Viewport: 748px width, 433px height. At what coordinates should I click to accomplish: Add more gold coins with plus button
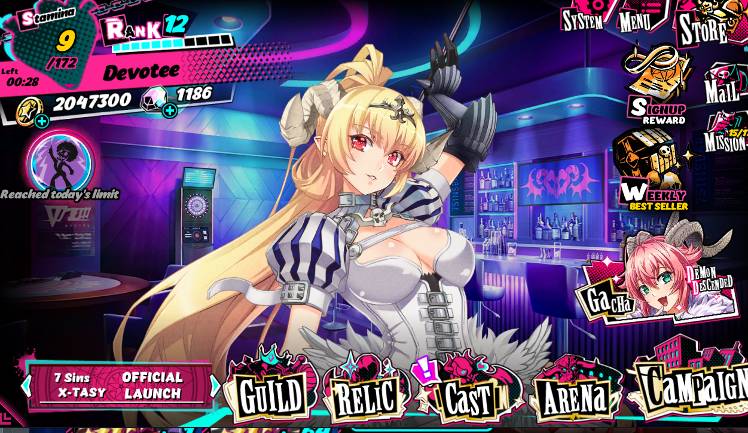[41, 121]
